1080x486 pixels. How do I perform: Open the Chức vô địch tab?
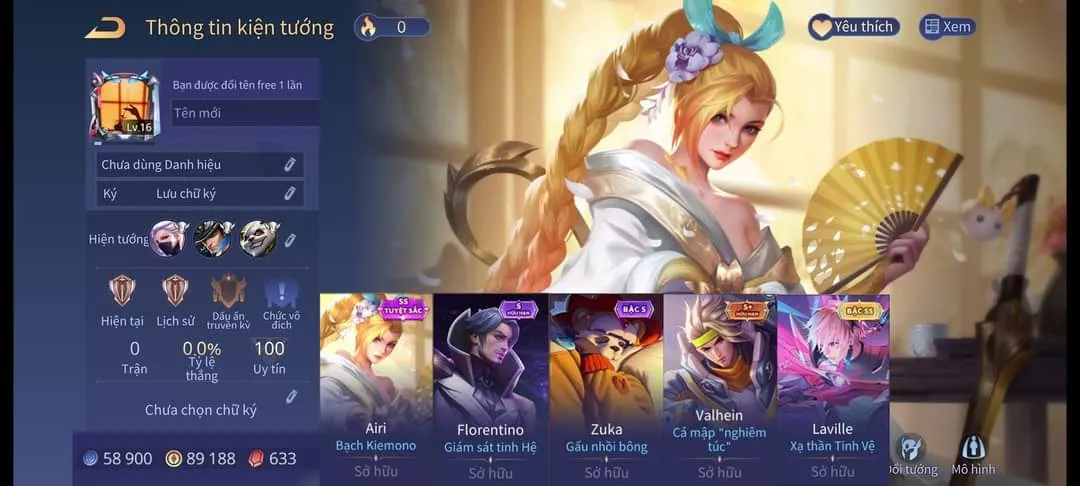coord(281,301)
